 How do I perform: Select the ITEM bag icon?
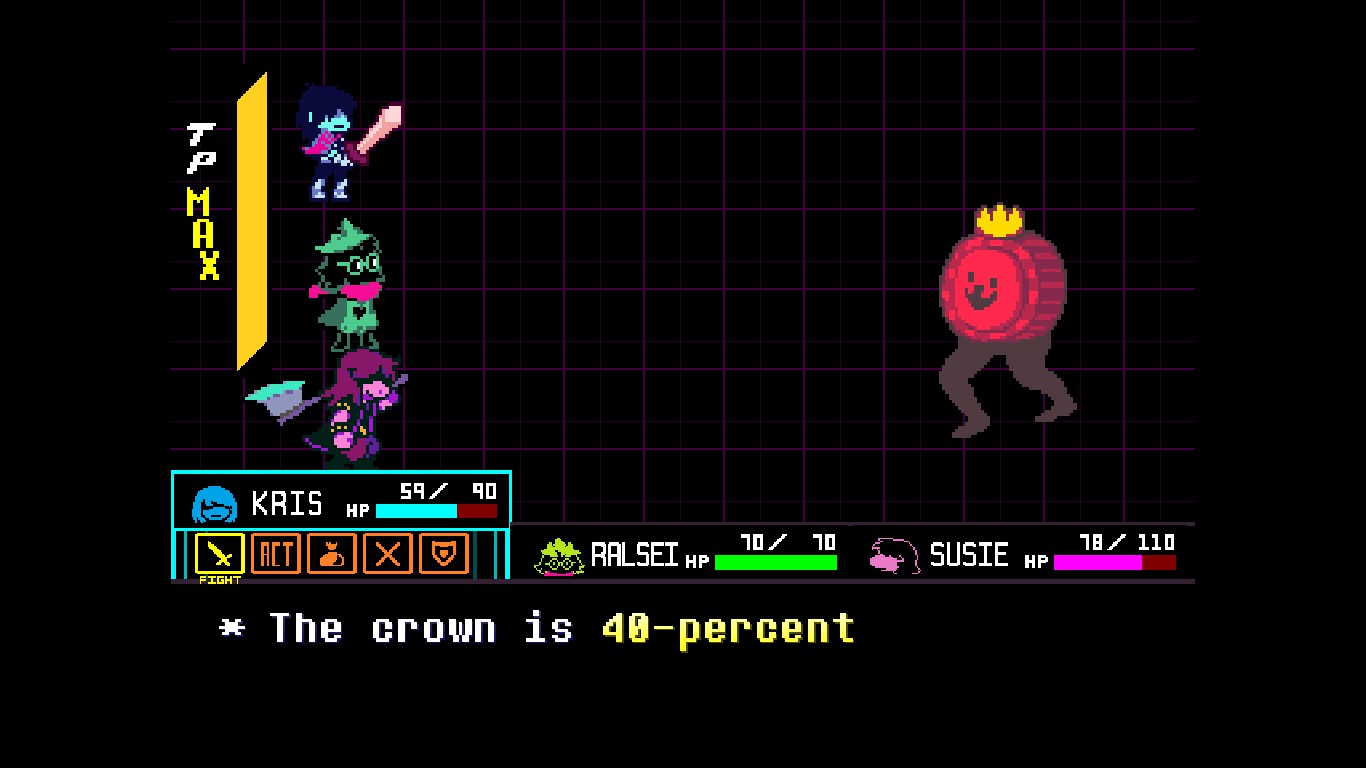pos(331,554)
